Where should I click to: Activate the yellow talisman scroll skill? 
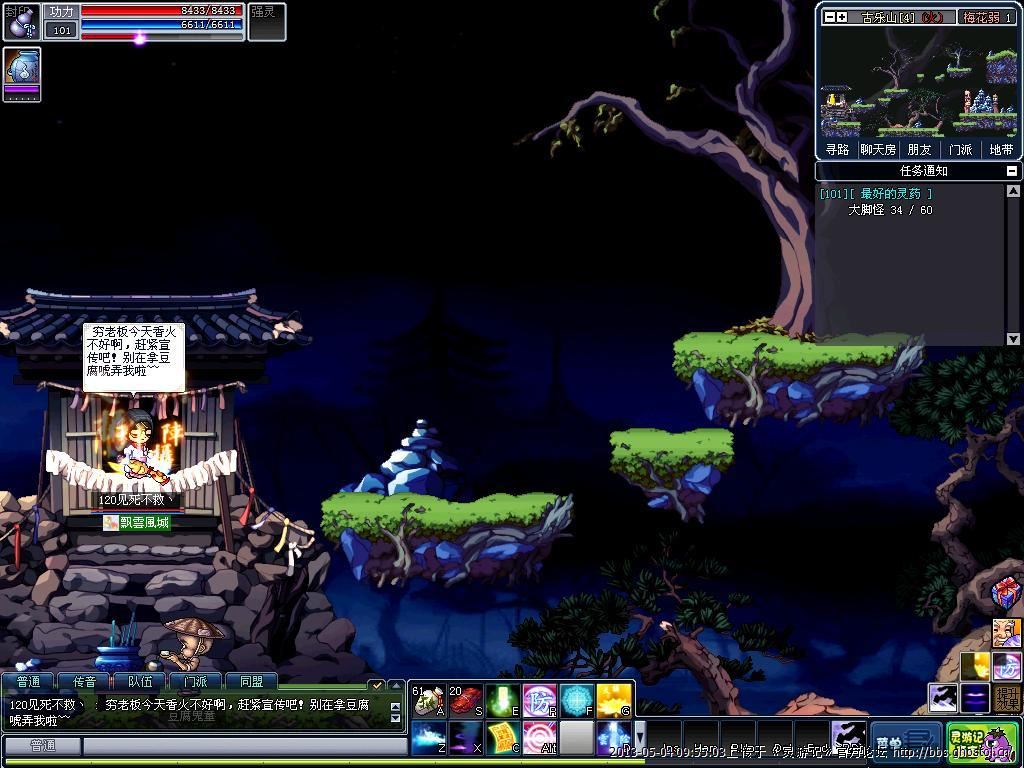[502, 738]
